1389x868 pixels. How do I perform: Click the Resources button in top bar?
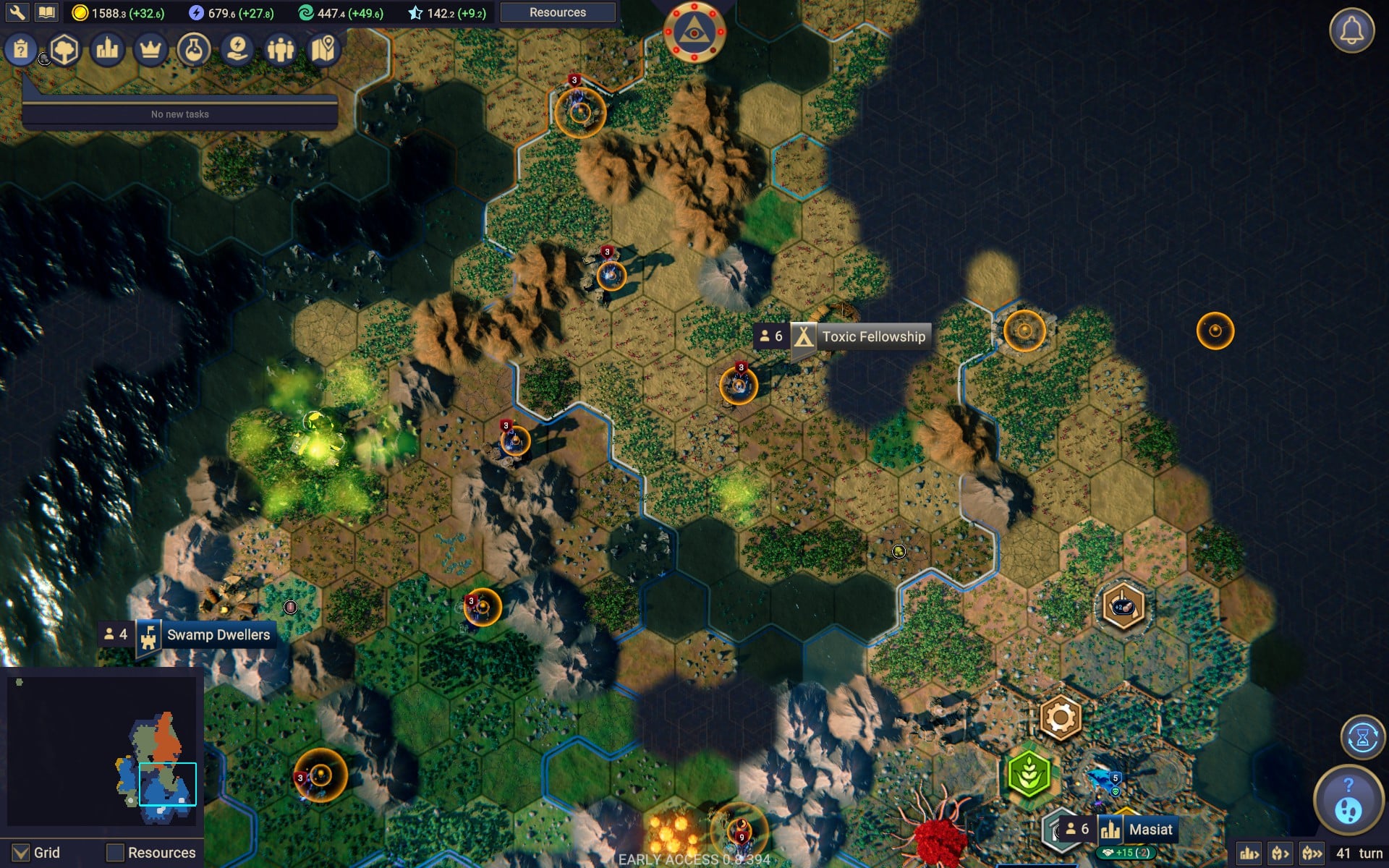[557, 12]
